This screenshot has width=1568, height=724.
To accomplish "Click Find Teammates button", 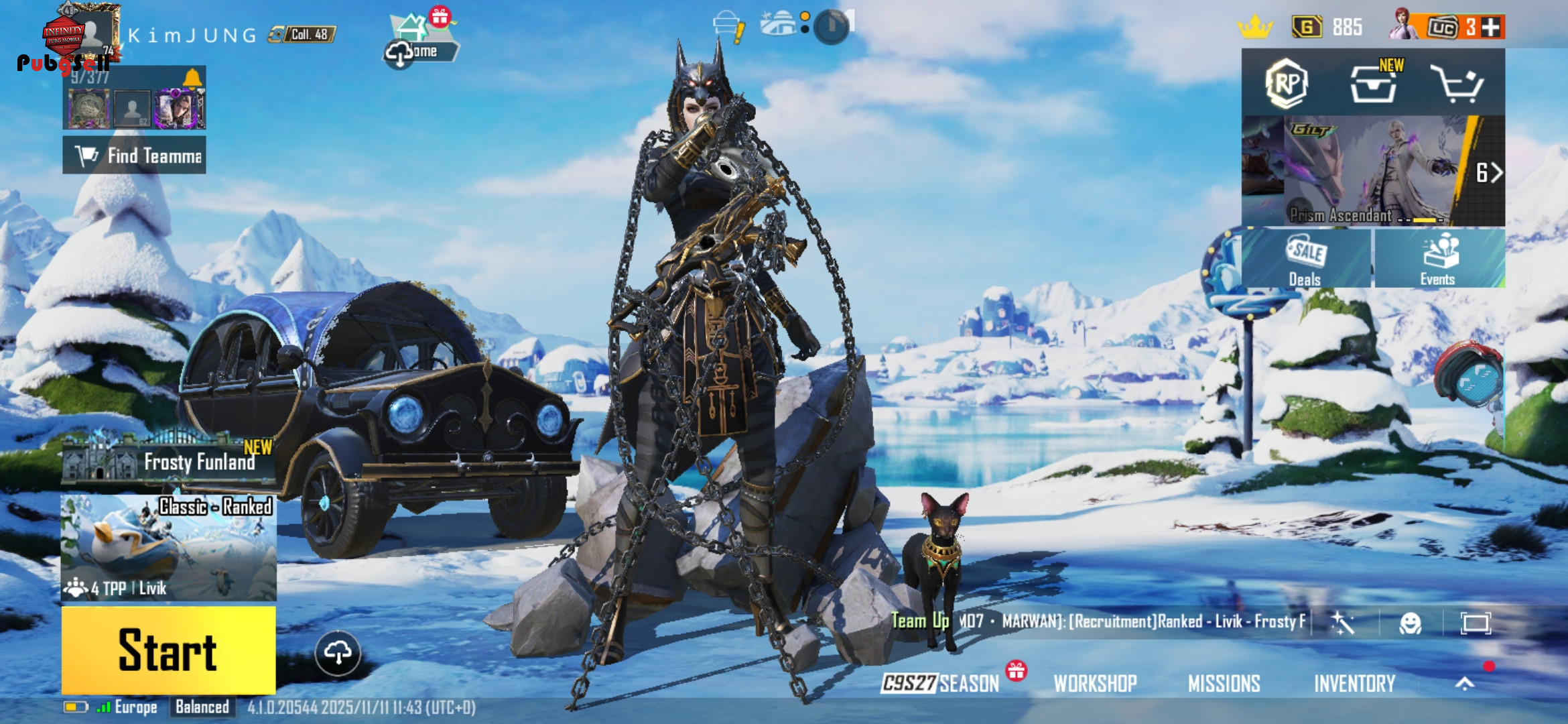I will [x=134, y=156].
